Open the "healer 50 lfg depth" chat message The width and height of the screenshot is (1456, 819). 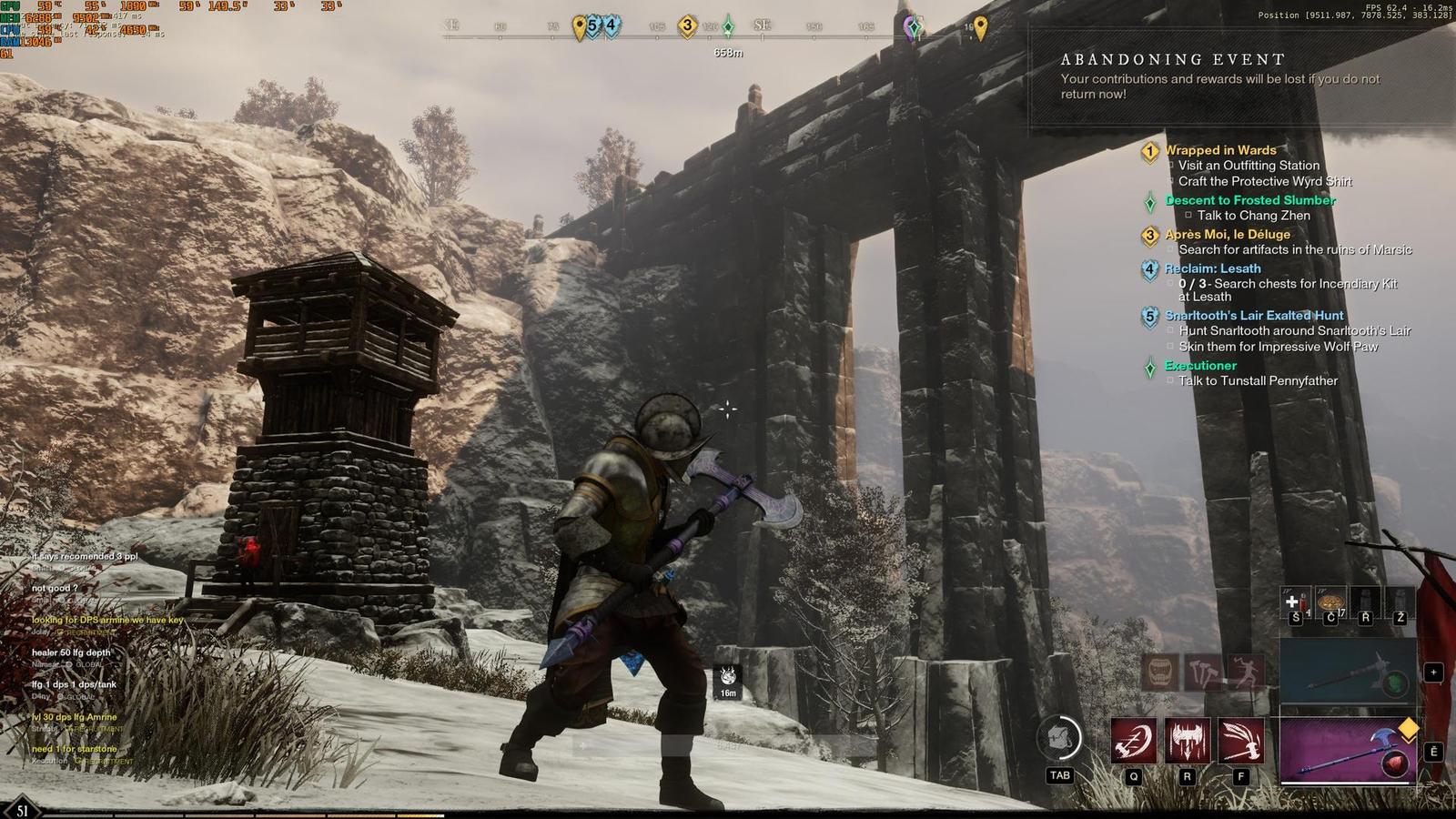click(71, 652)
